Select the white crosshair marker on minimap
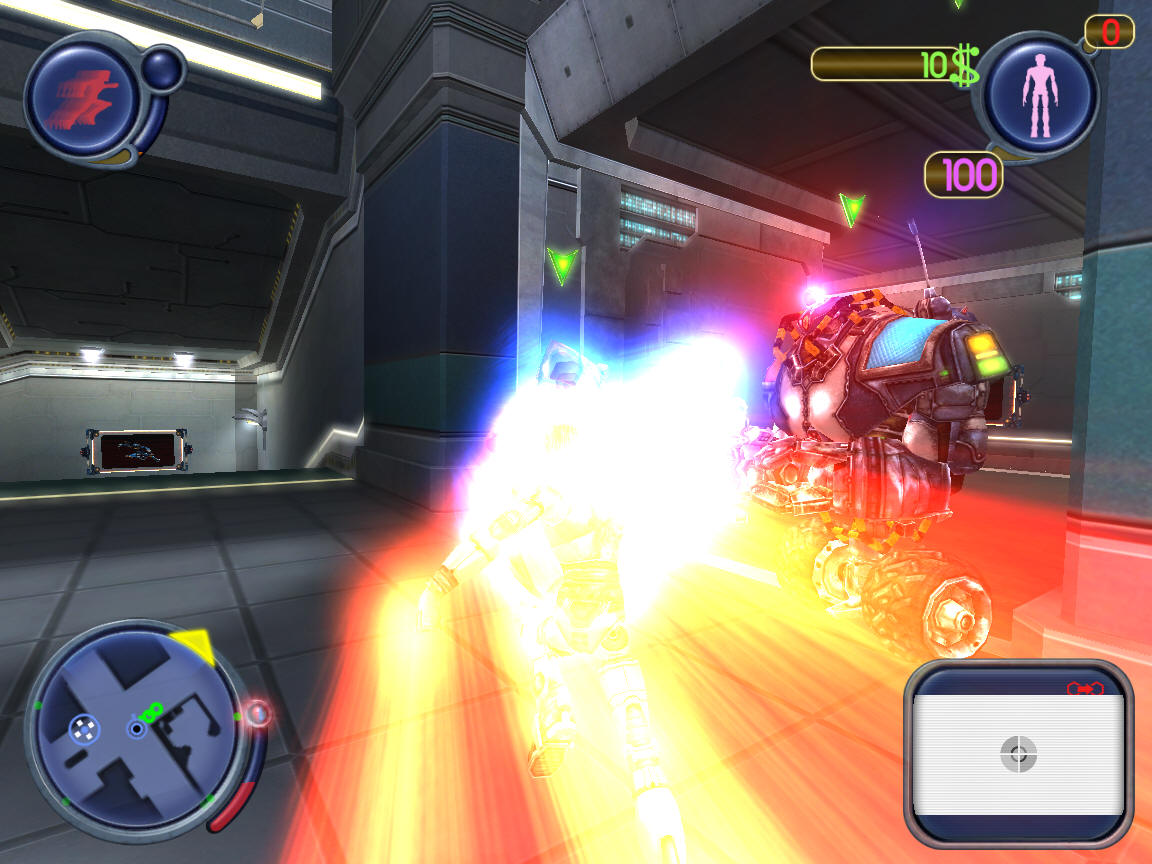This screenshot has width=1152, height=864. [84, 729]
